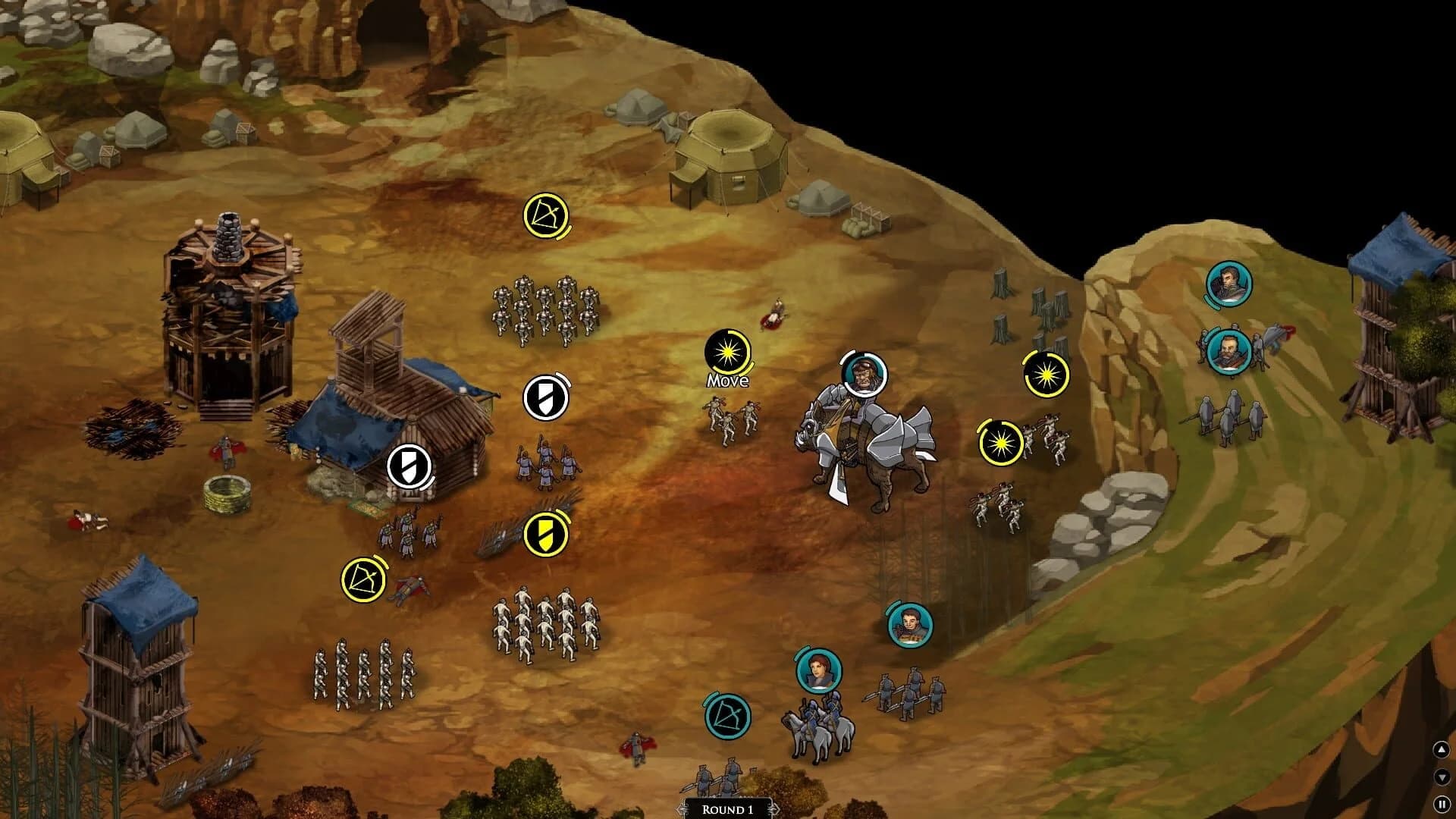Select the female hero portrait above the riders
Screen dimensions: 1456x819
point(819,670)
